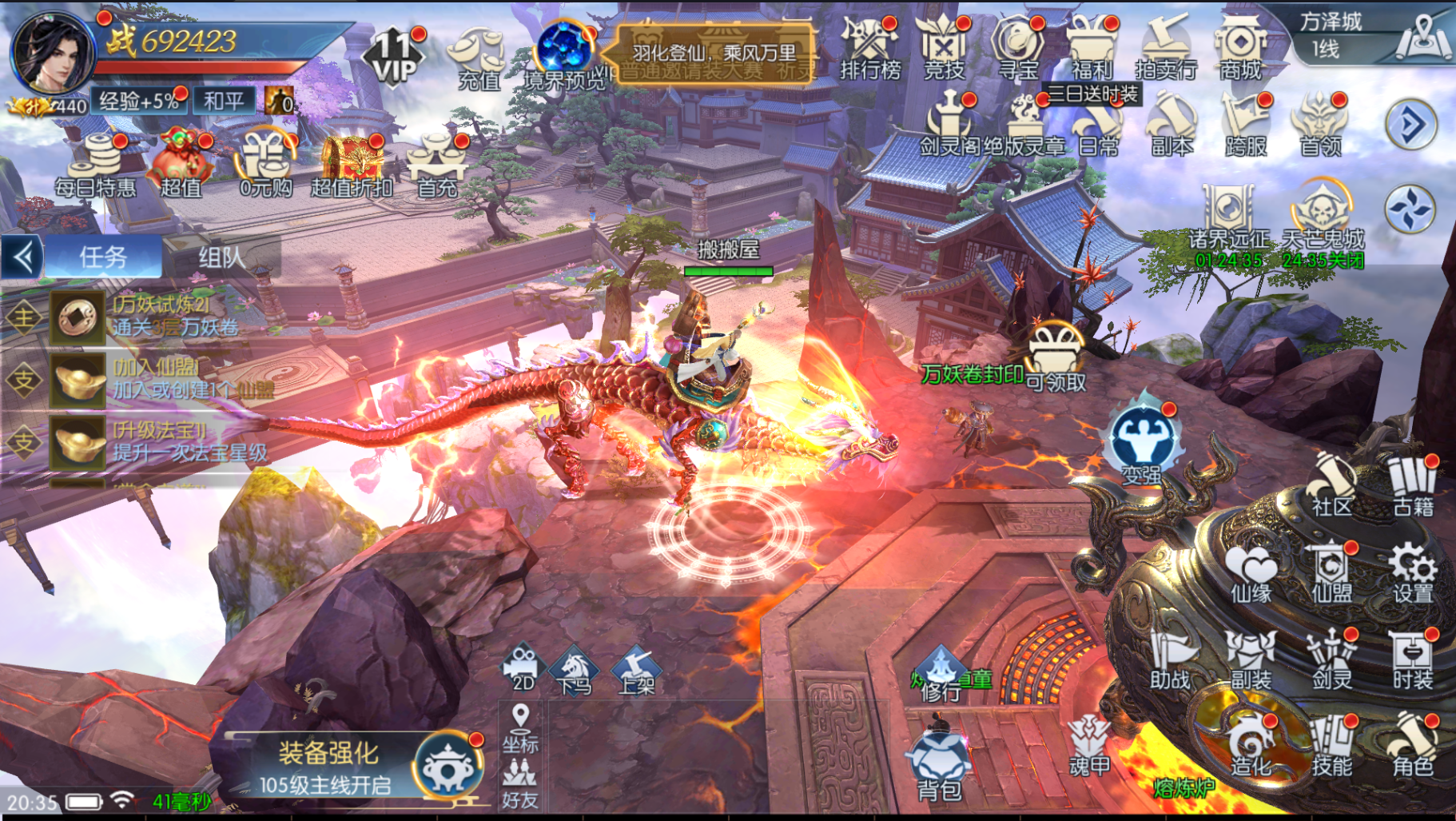The image size is (1456, 821).
Task: Open the 充值 recharge icon
Action: (x=478, y=56)
